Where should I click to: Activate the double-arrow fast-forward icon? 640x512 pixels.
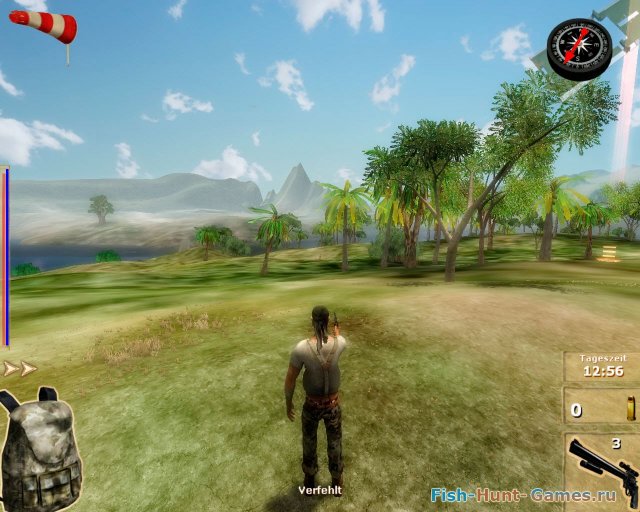pyautogui.click(x=20, y=369)
